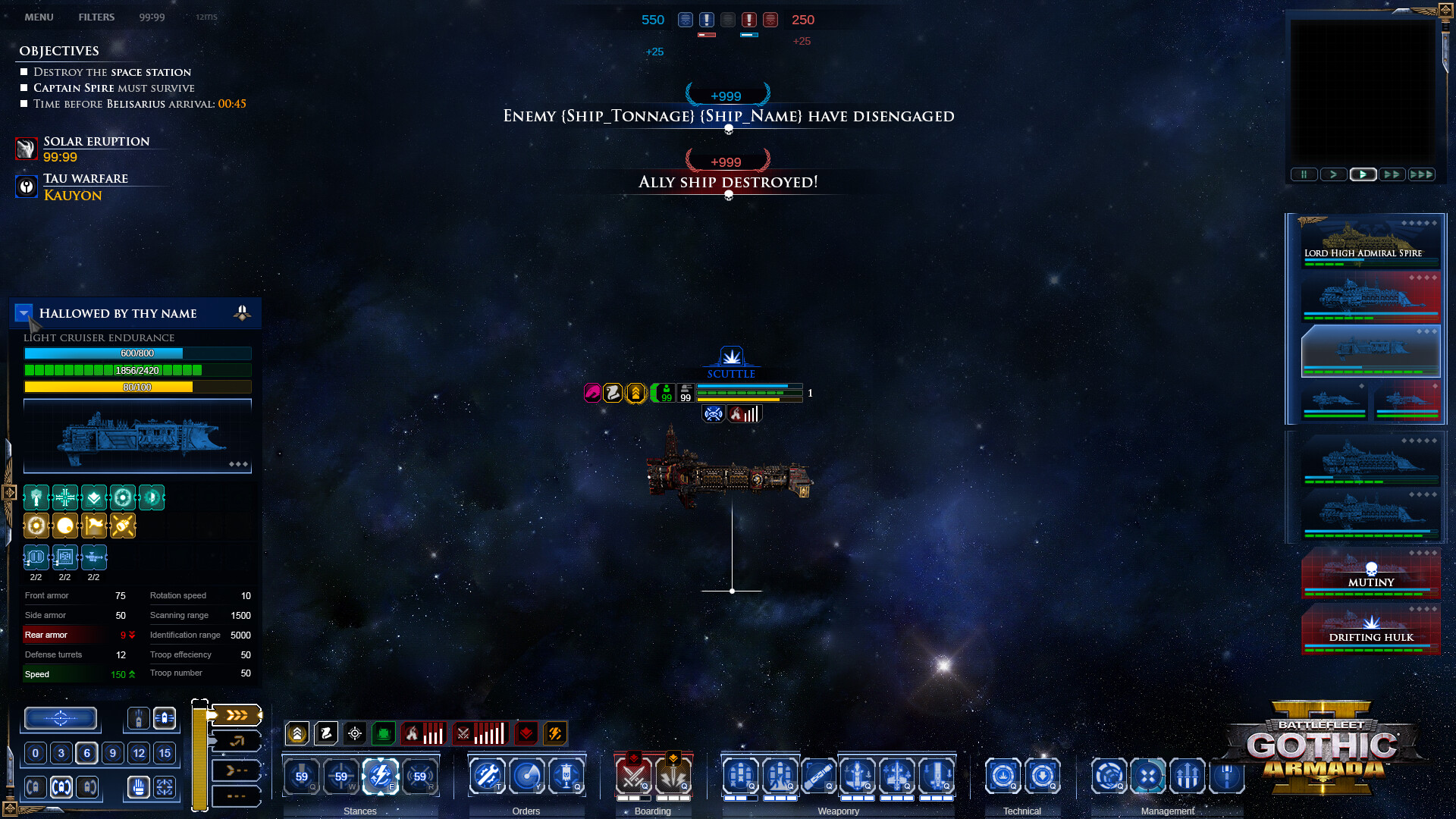Open the Filters option

[96, 17]
